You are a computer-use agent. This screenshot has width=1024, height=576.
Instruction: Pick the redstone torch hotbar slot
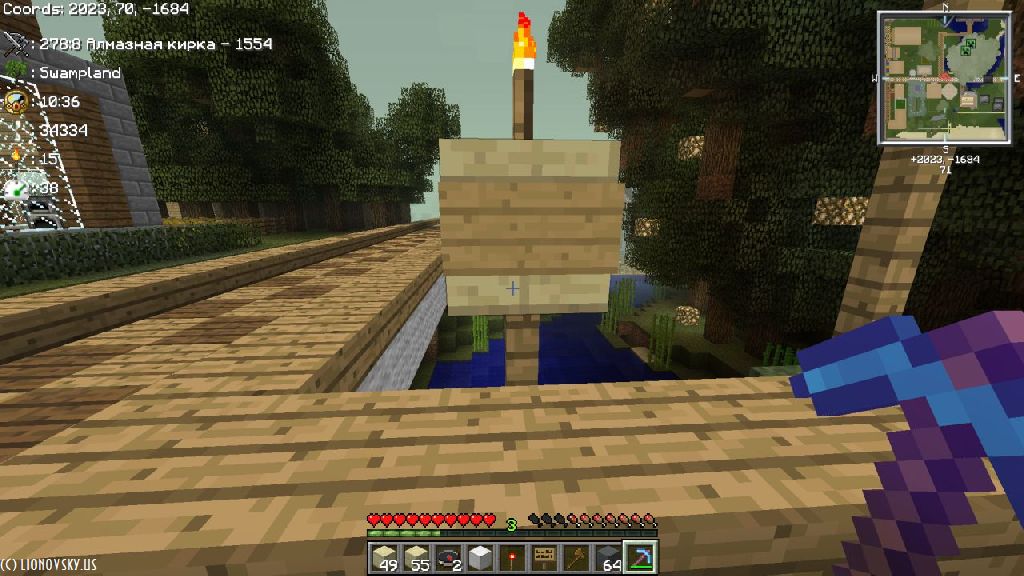tap(511, 557)
